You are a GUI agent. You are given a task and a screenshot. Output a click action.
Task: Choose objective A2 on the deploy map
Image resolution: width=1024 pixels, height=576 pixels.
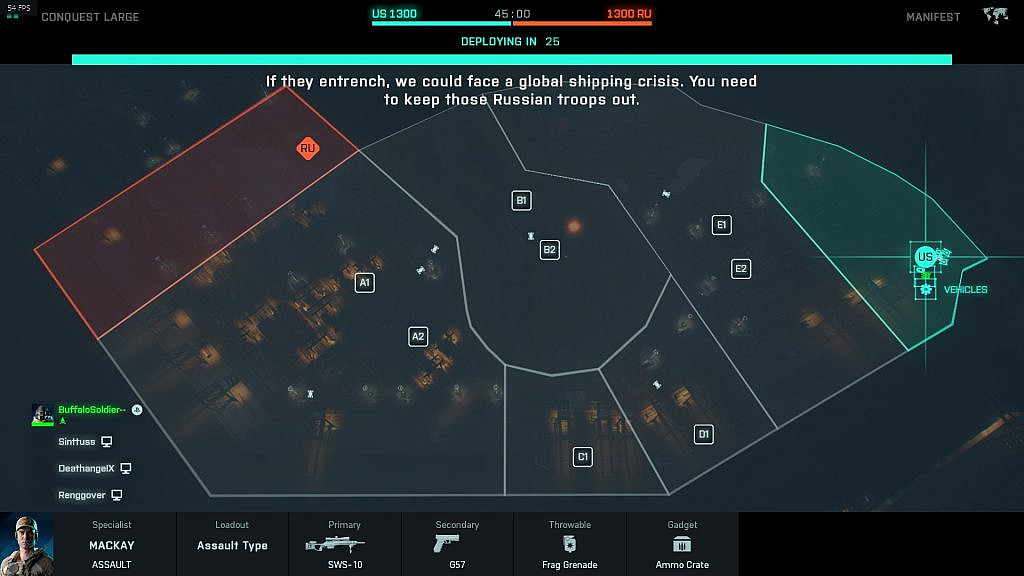pyautogui.click(x=418, y=336)
